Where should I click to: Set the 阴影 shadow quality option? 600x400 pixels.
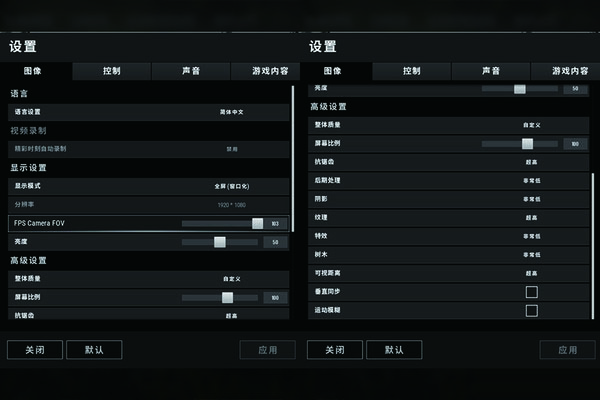[x=531, y=198]
